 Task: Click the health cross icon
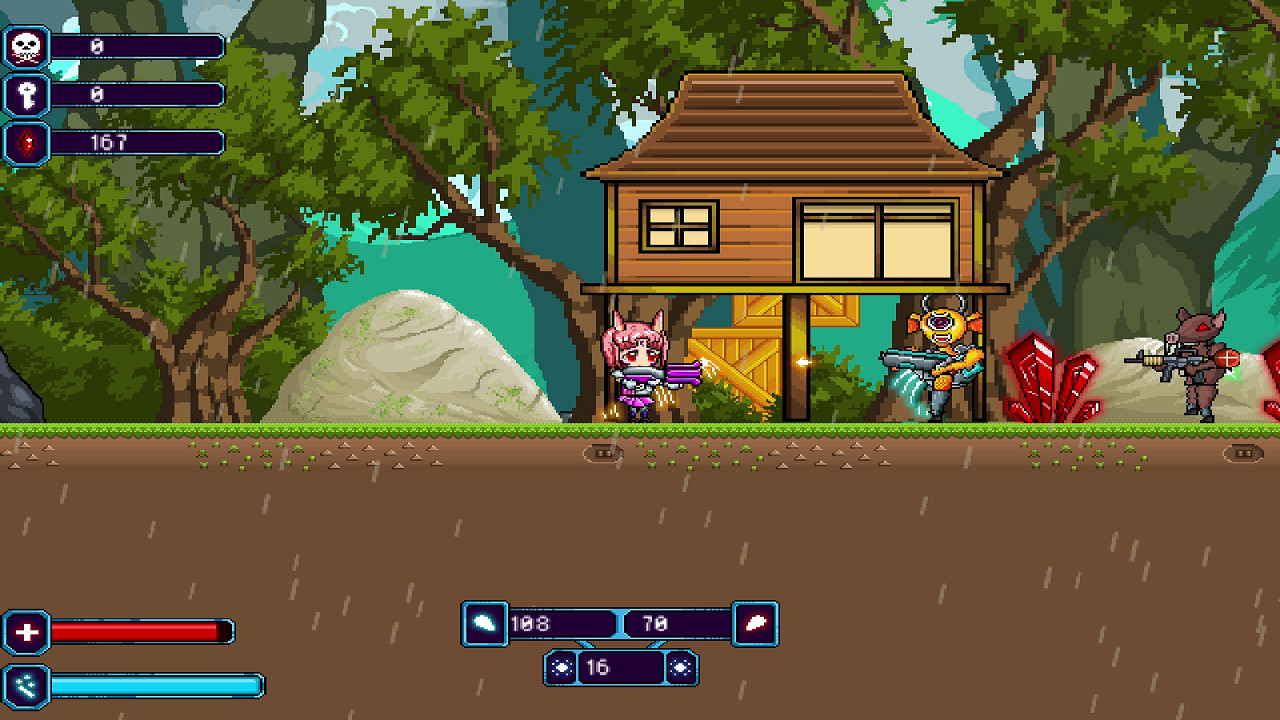pos(28,632)
